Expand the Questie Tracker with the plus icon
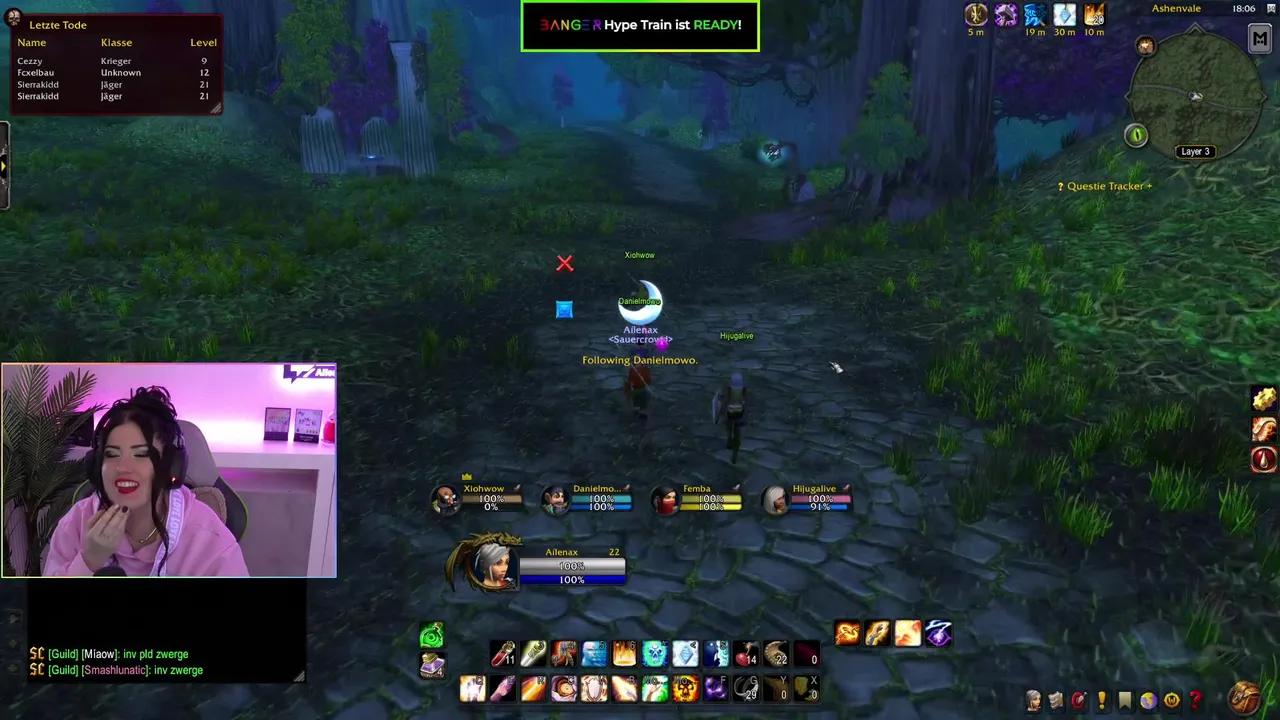Viewport: 1280px width, 720px height. [x=1148, y=185]
